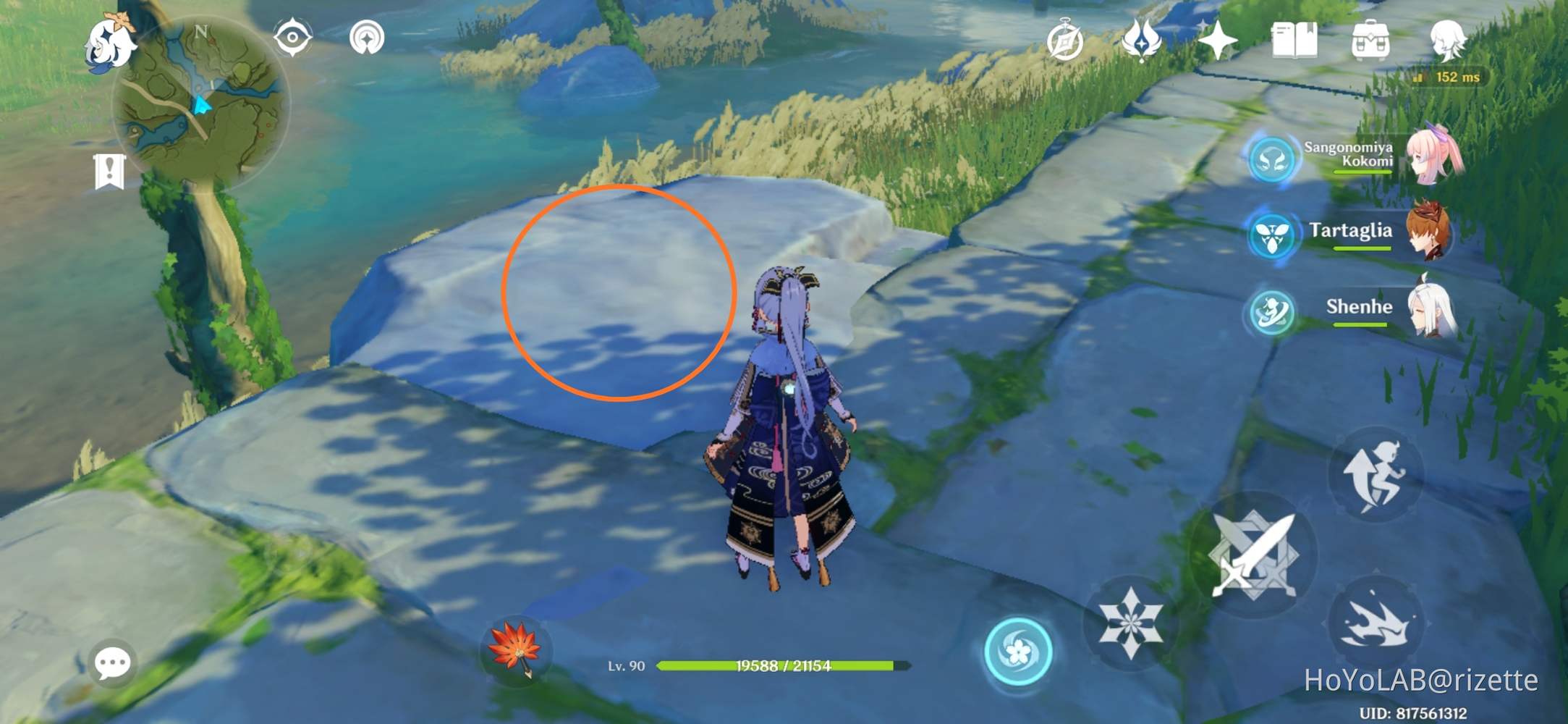Open the quest exclamation banner
The width and height of the screenshot is (1568, 724).
click(x=110, y=172)
